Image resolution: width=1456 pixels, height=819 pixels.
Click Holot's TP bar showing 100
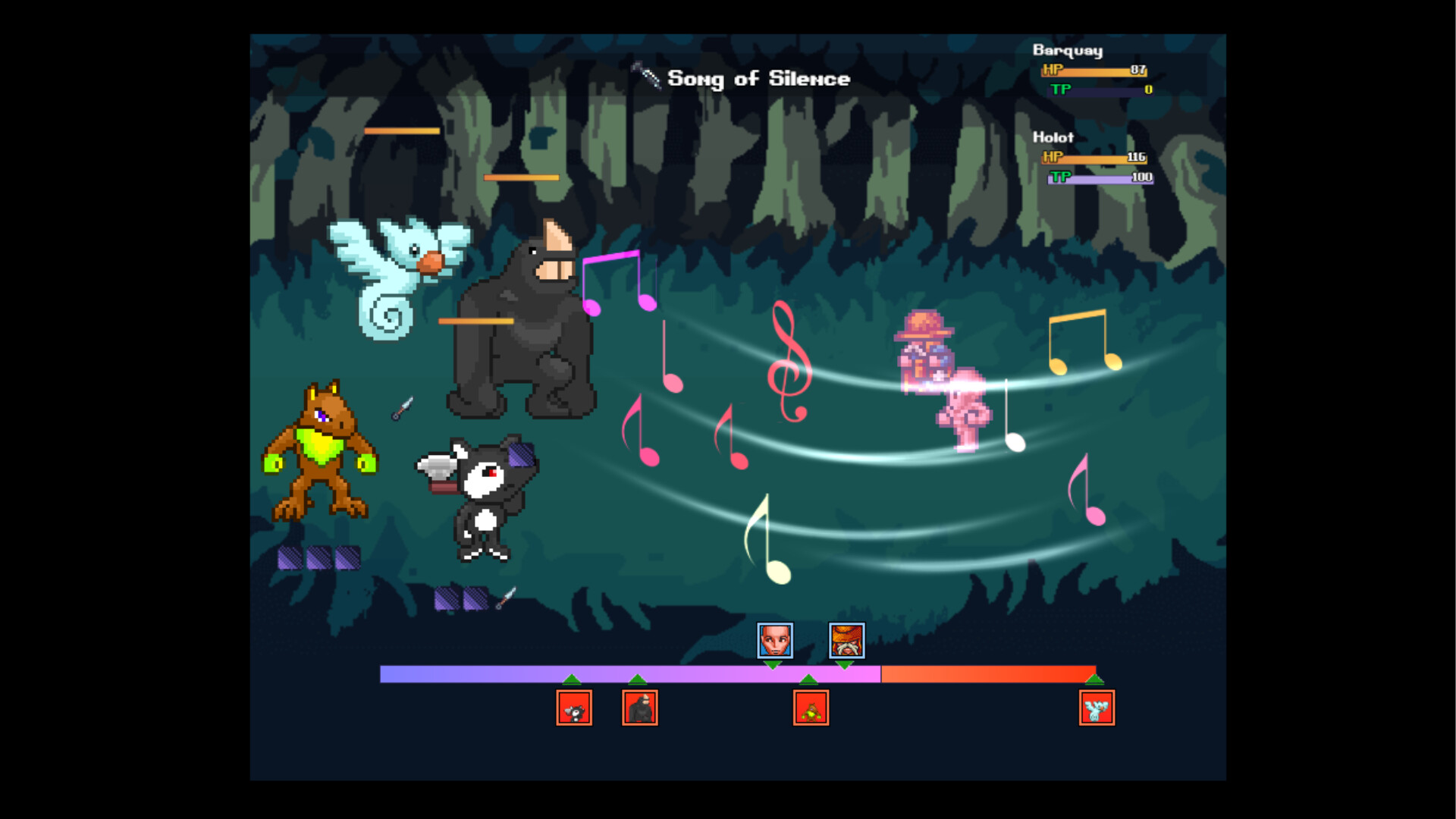click(1100, 179)
